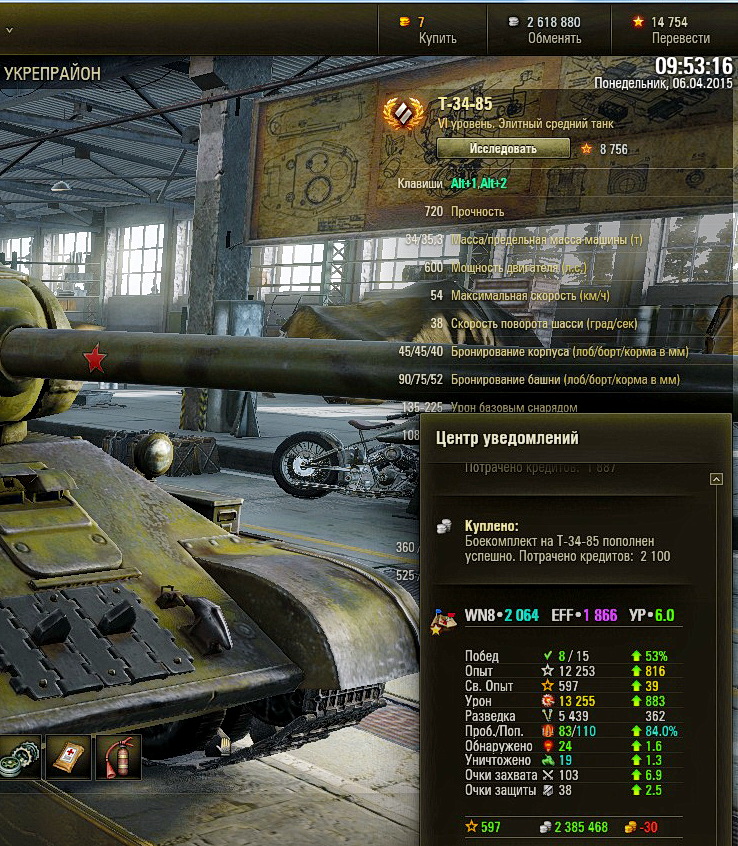Select the first aid kit slot
Image resolution: width=738 pixels, height=846 pixels.
[x=69, y=757]
